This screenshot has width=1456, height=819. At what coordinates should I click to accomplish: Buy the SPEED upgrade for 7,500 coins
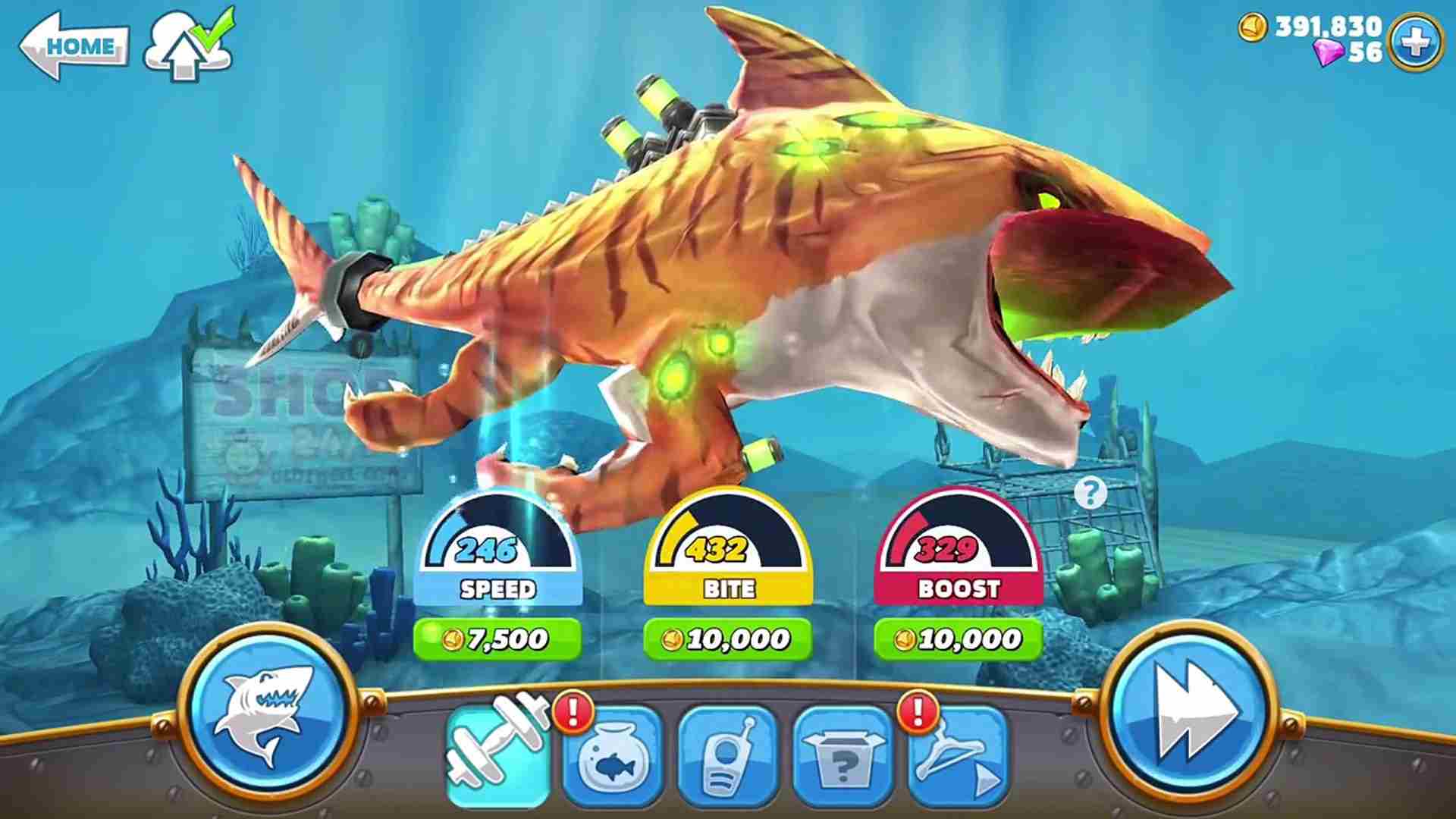point(497,639)
